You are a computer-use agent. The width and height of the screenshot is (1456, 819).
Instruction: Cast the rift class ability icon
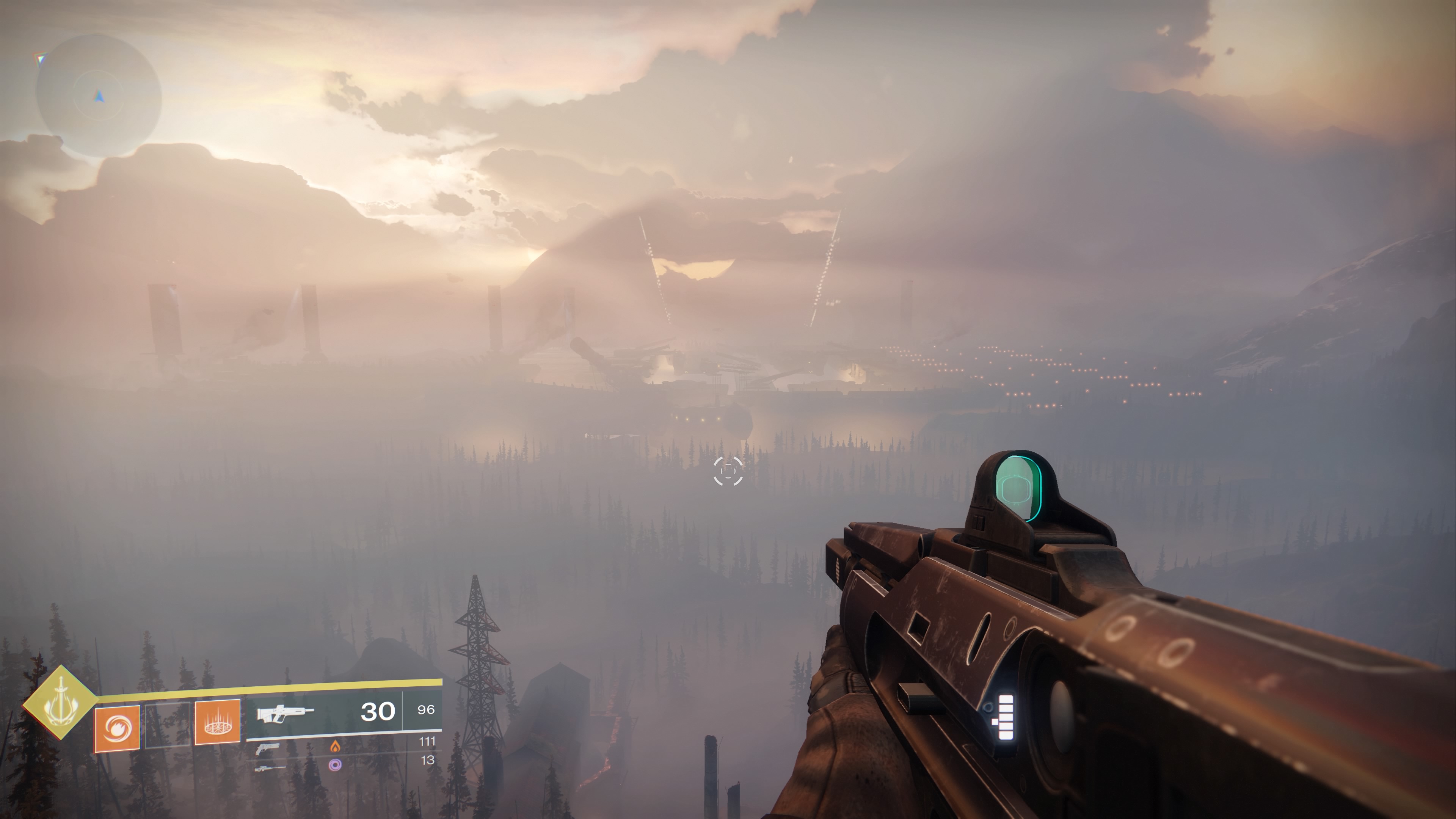pyautogui.click(x=218, y=722)
